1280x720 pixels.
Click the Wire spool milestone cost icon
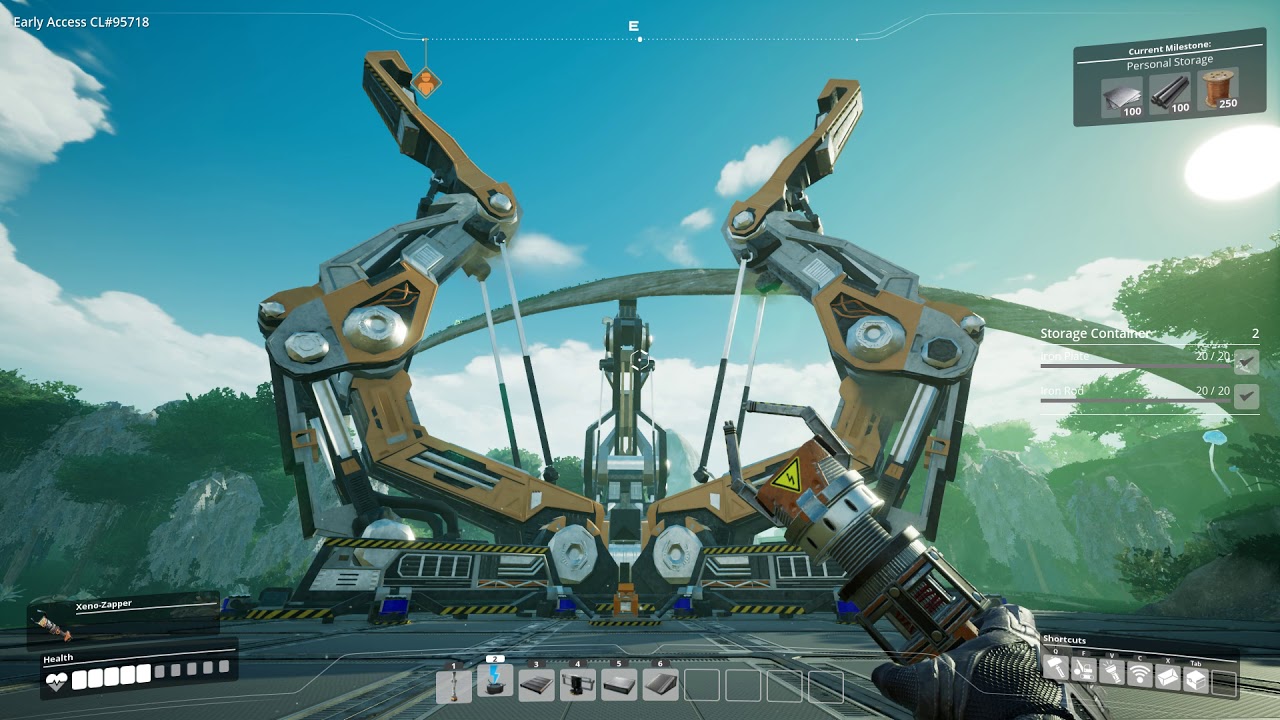click(1217, 90)
